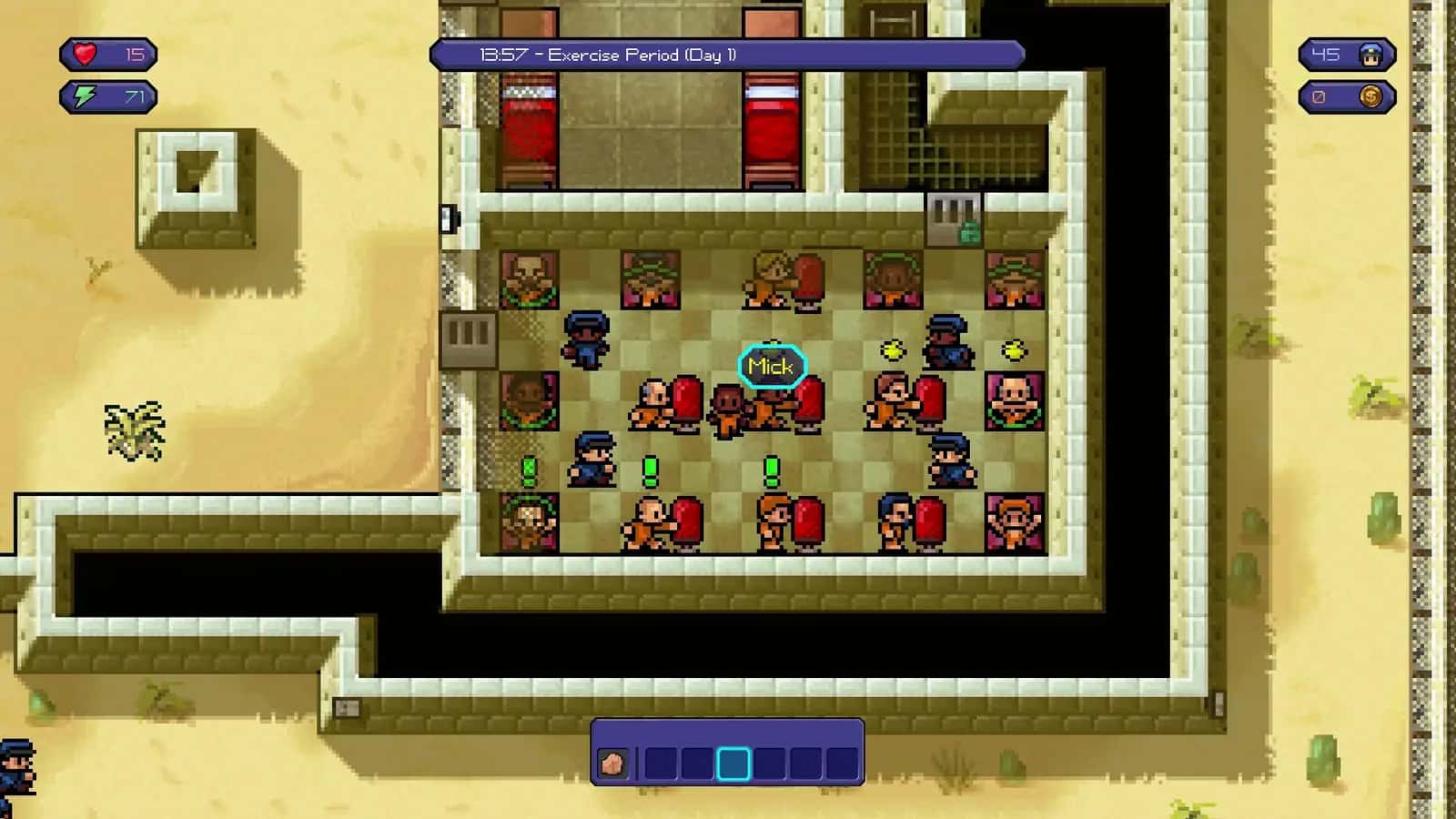Click the green lightning energy icon

(84, 94)
